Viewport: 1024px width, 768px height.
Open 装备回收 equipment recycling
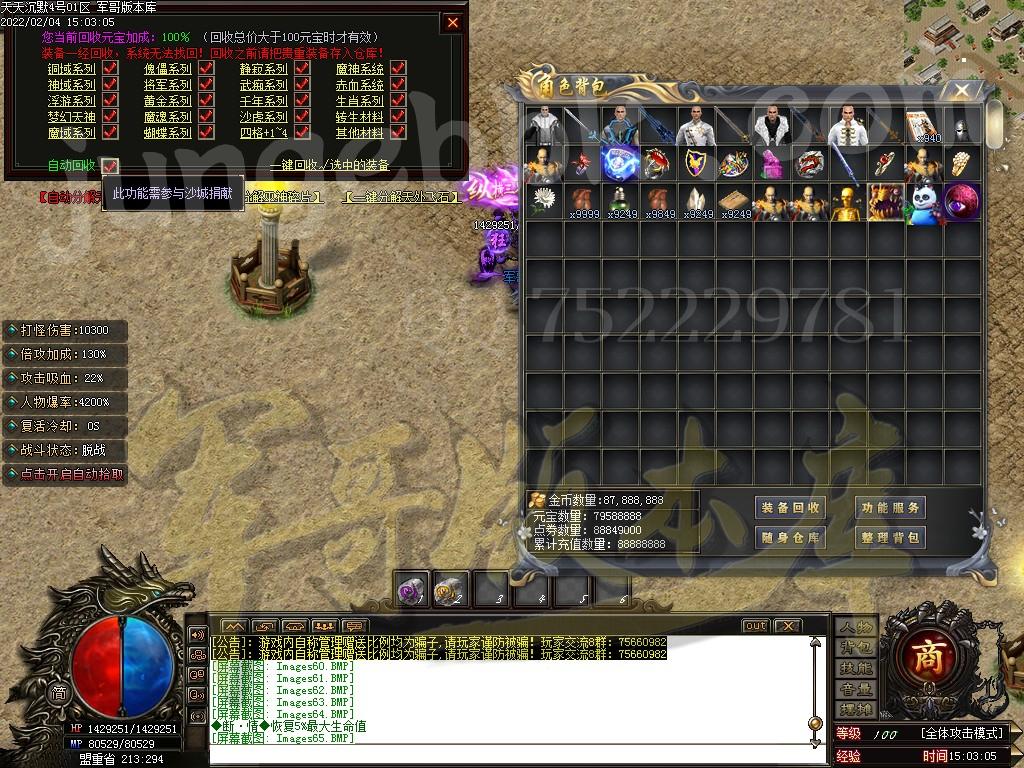pos(789,508)
